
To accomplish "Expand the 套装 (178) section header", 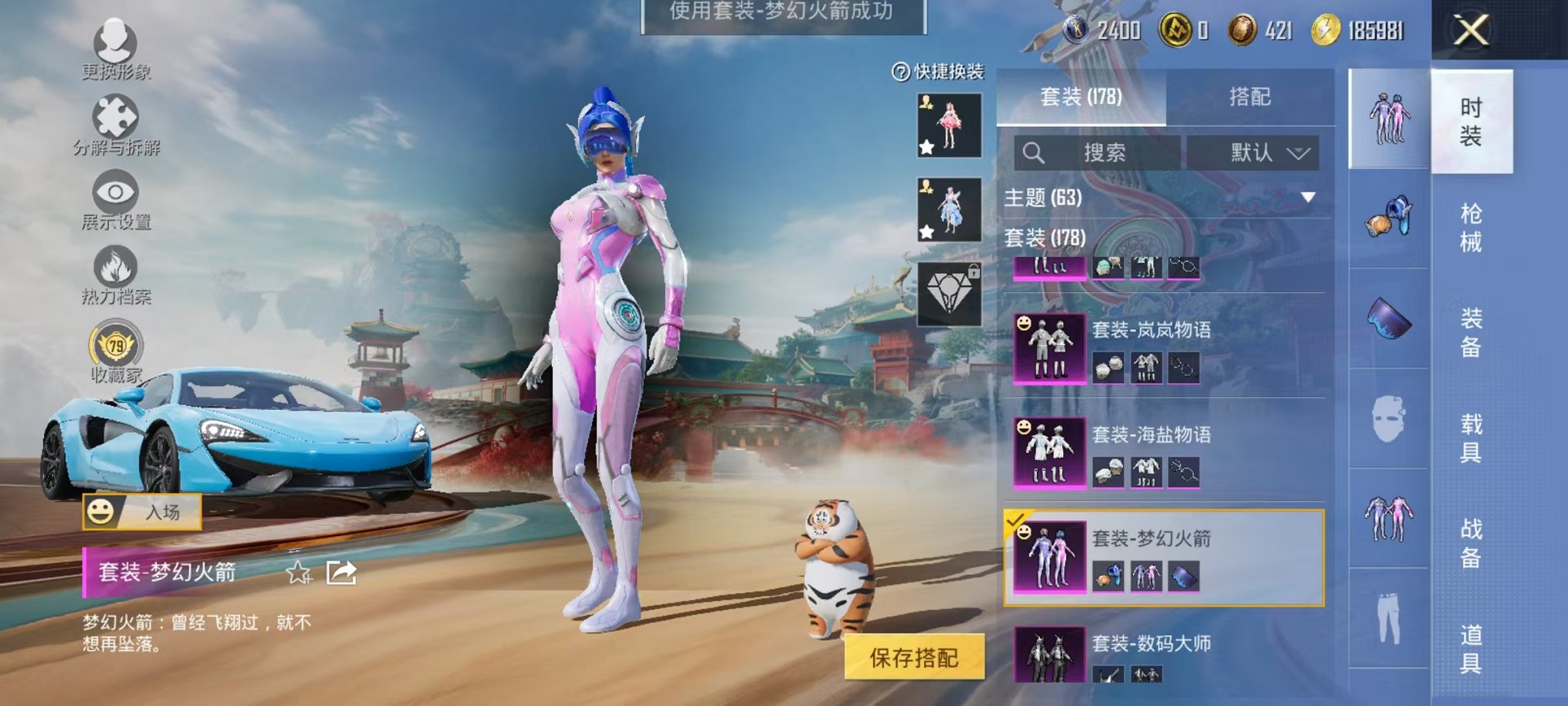I will [1045, 238].
